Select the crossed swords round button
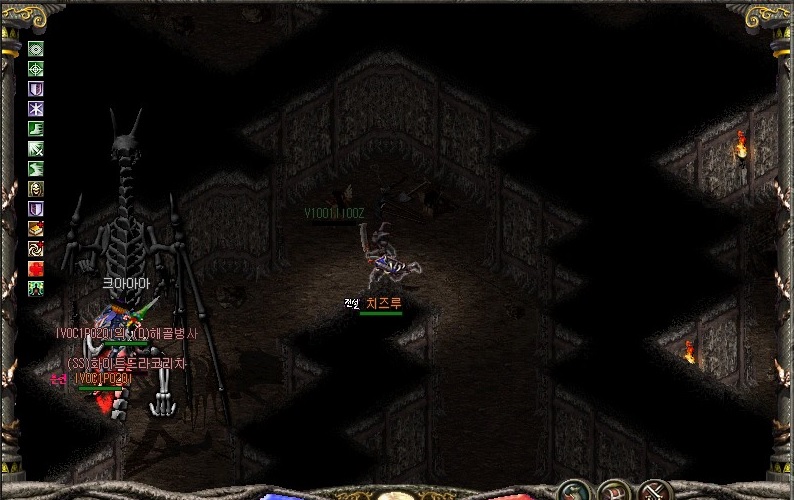This screenshot has width=794, height=500. coord(655,492)
